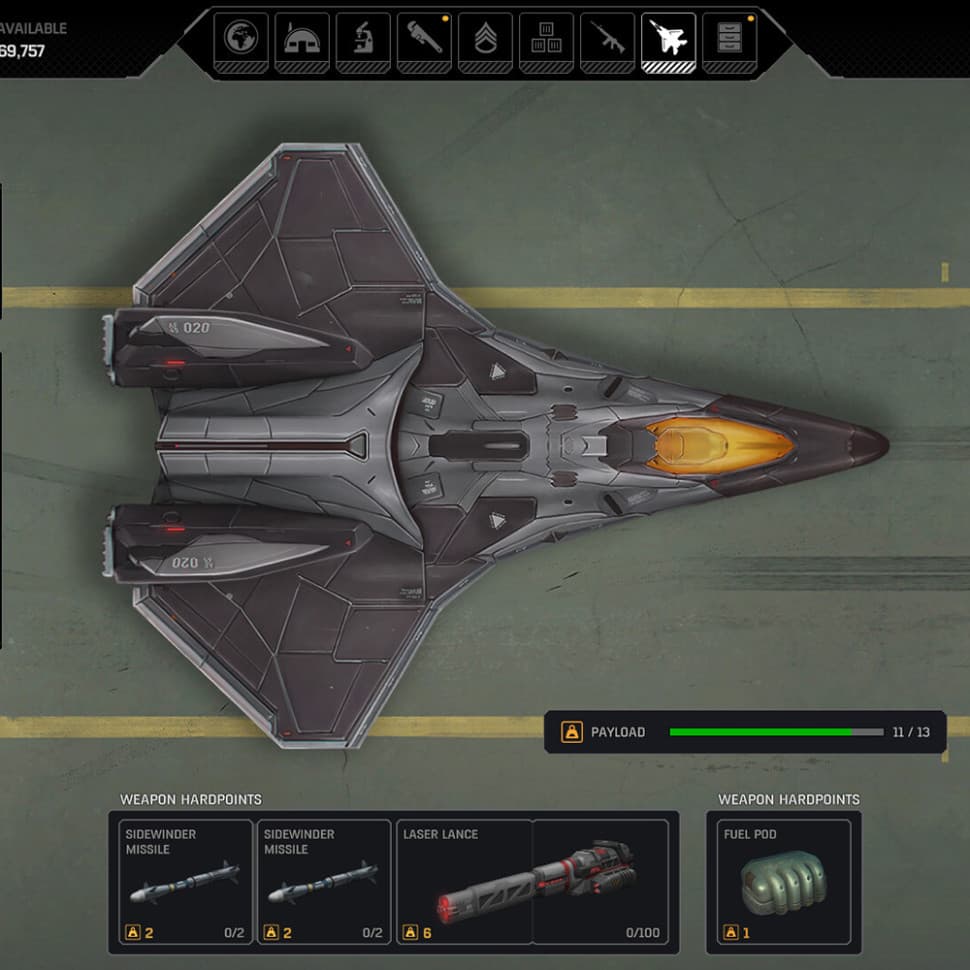970x970 pixels.
Task: Select the Laser Lance weapon slot
Action: pos(532,882)
